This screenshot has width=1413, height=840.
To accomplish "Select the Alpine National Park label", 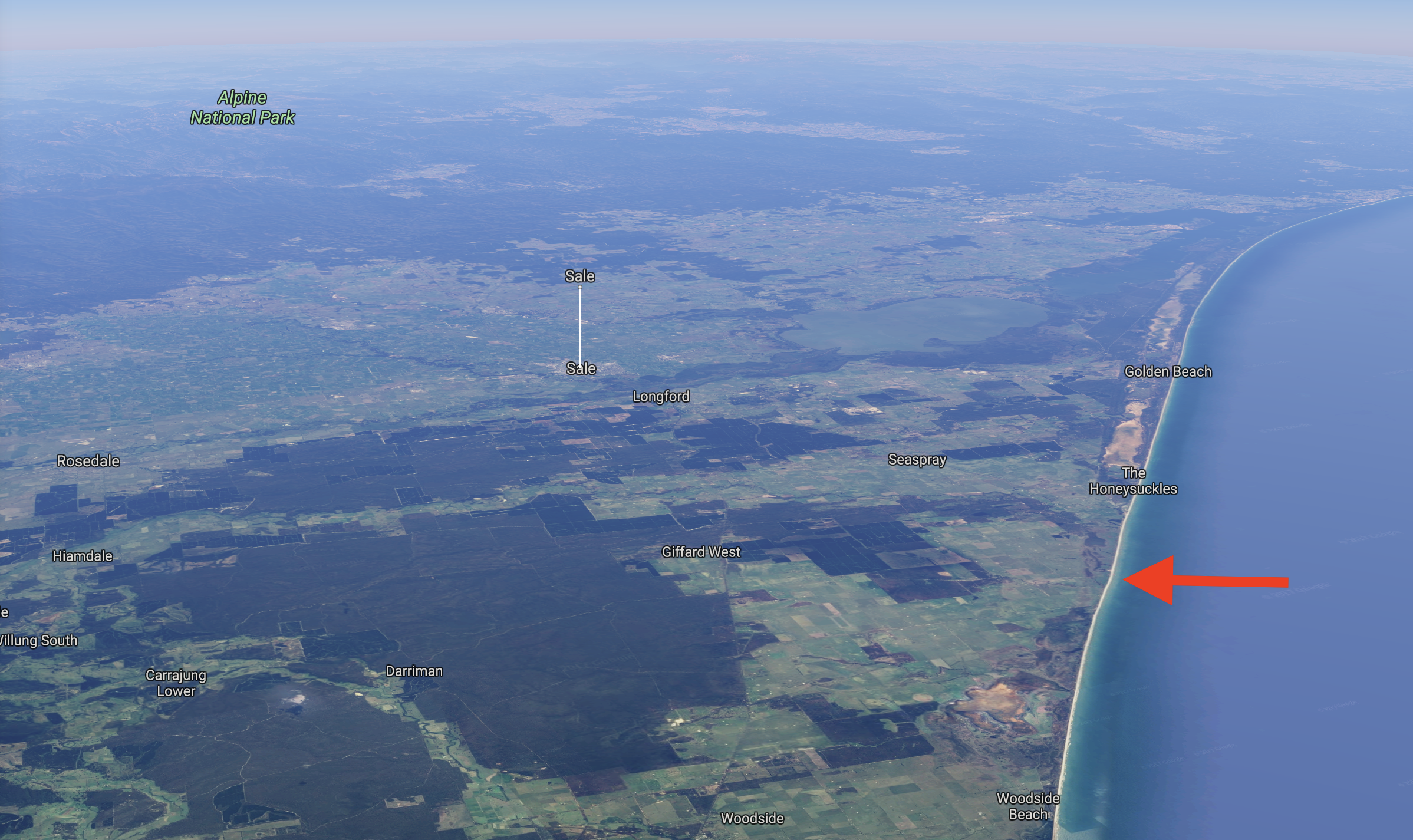I will pos(242,108).
